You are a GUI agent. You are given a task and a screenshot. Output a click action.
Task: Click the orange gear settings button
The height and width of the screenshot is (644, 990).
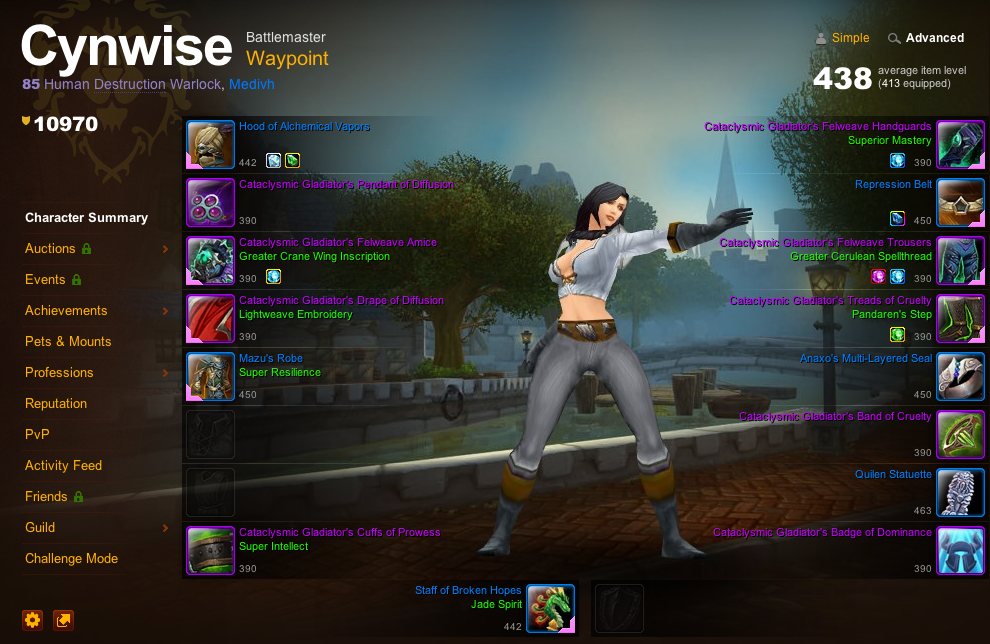click(33, 620)
